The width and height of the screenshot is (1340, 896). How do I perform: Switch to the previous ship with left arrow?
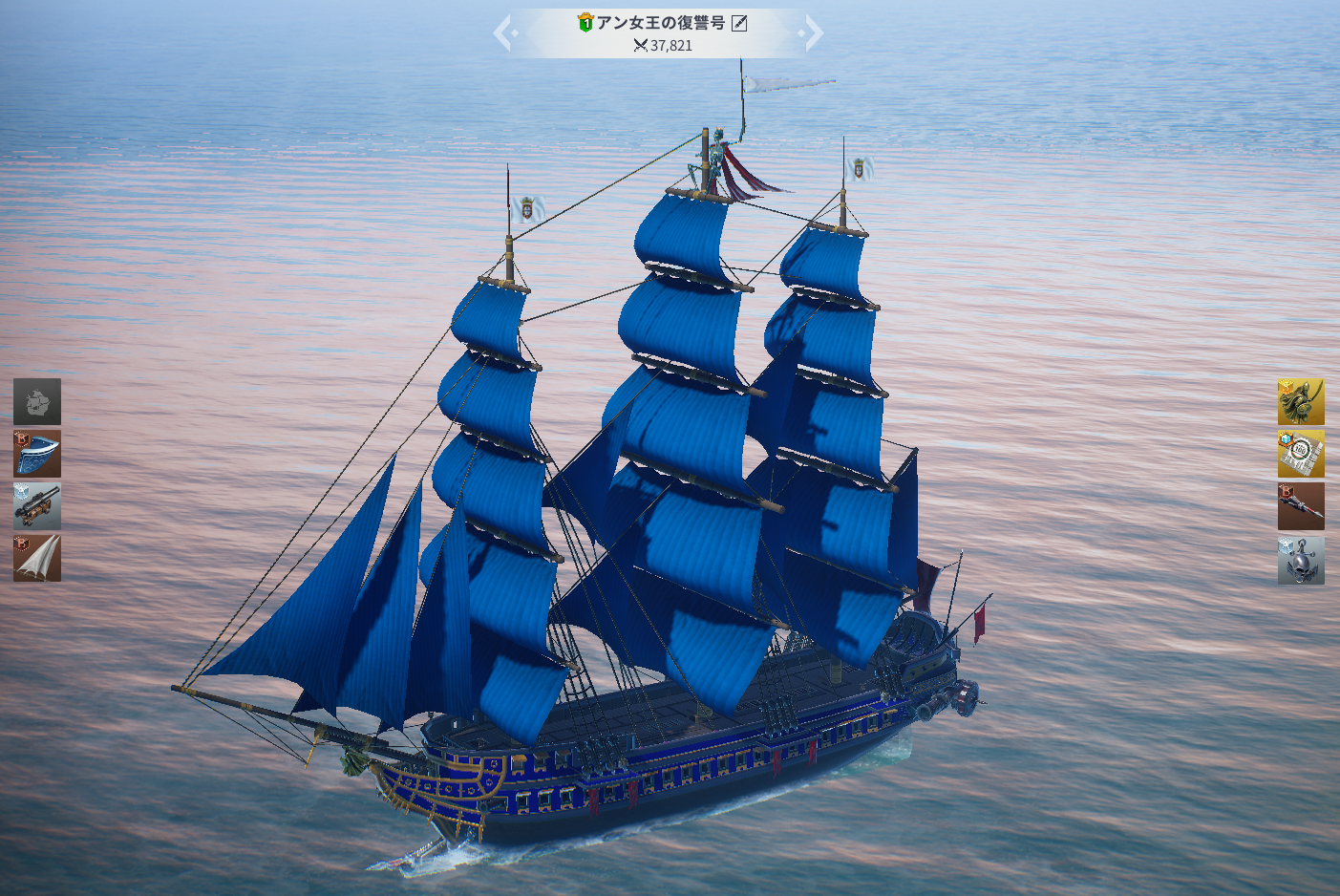(x=504, y=34)
